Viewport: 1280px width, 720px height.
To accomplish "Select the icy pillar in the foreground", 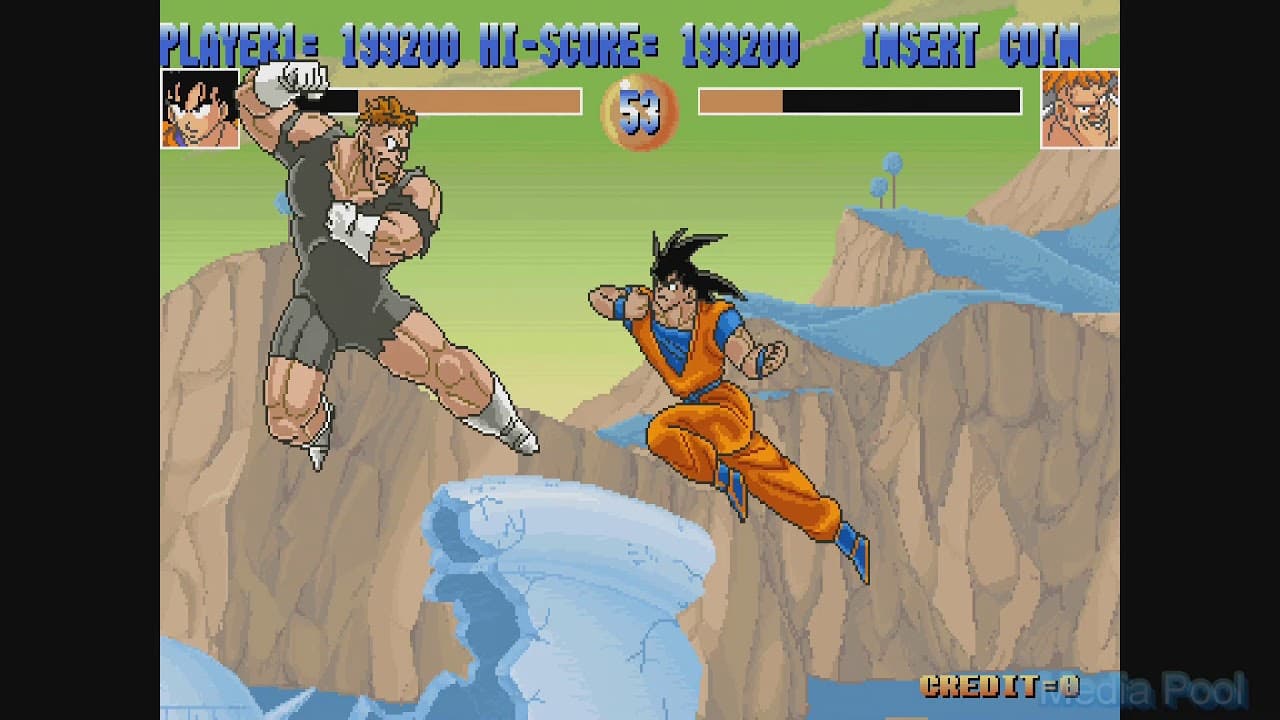I will pos(540,580).
